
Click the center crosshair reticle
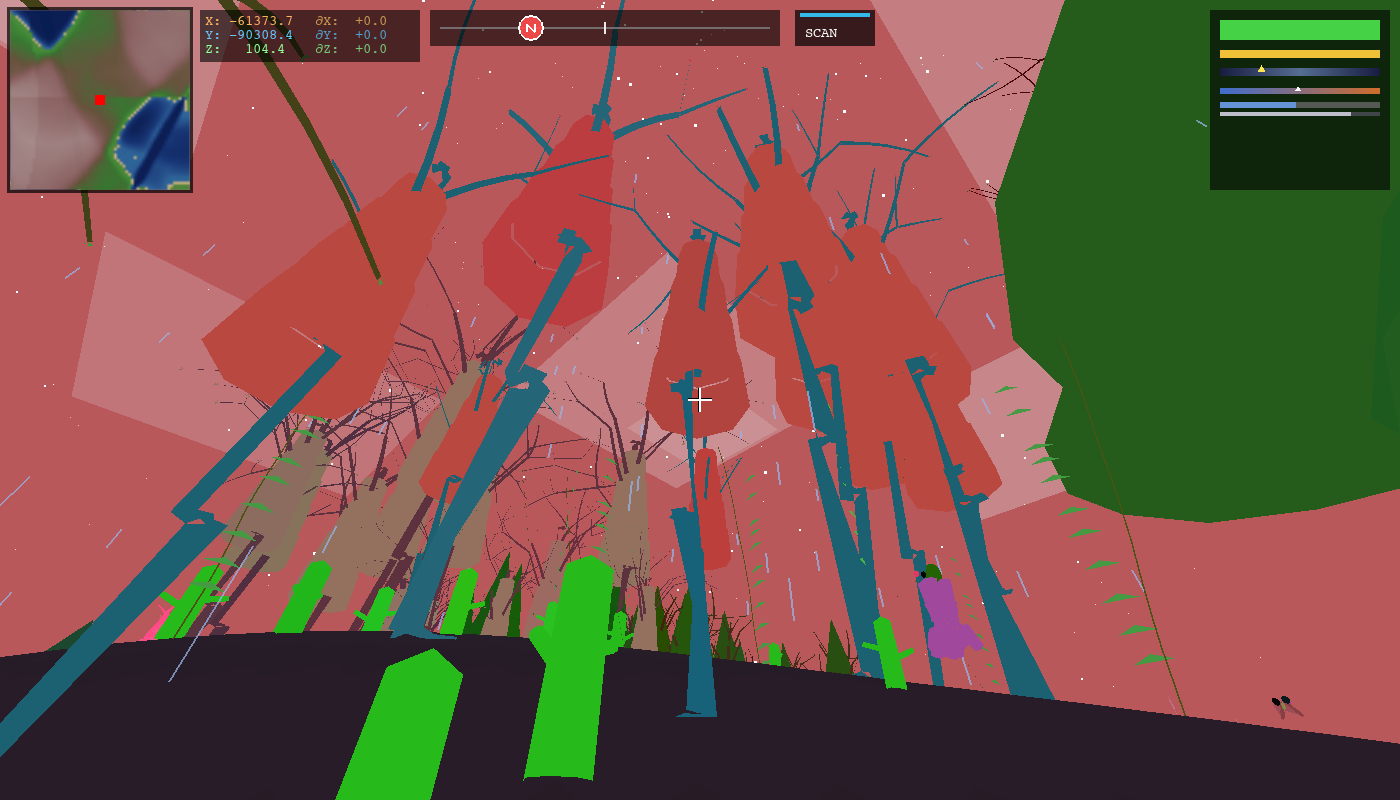700,400
